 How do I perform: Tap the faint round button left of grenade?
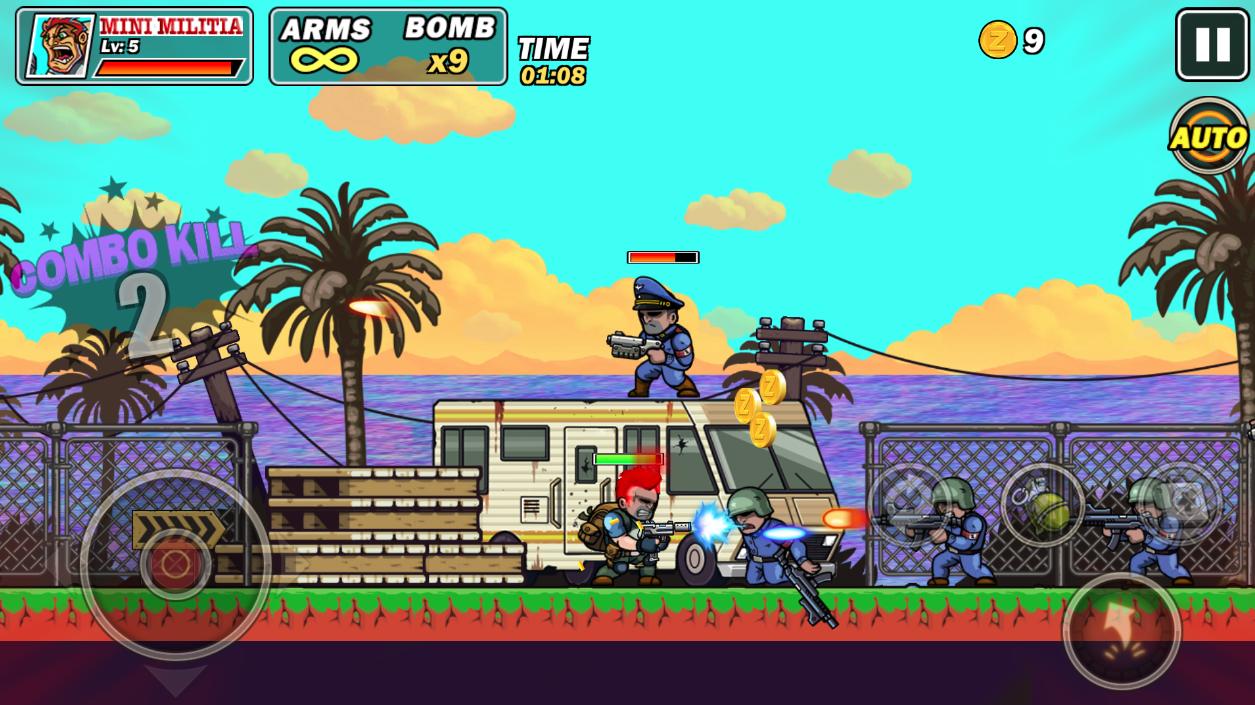(x=908, y=504)
